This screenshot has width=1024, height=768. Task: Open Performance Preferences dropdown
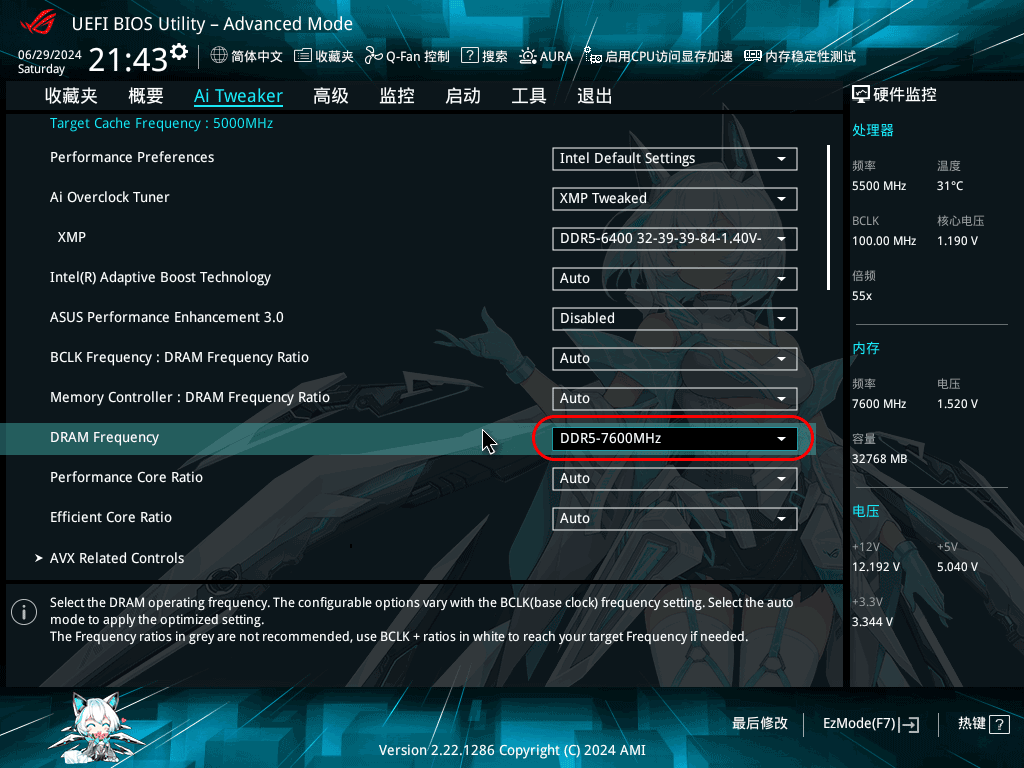(674, 158)
